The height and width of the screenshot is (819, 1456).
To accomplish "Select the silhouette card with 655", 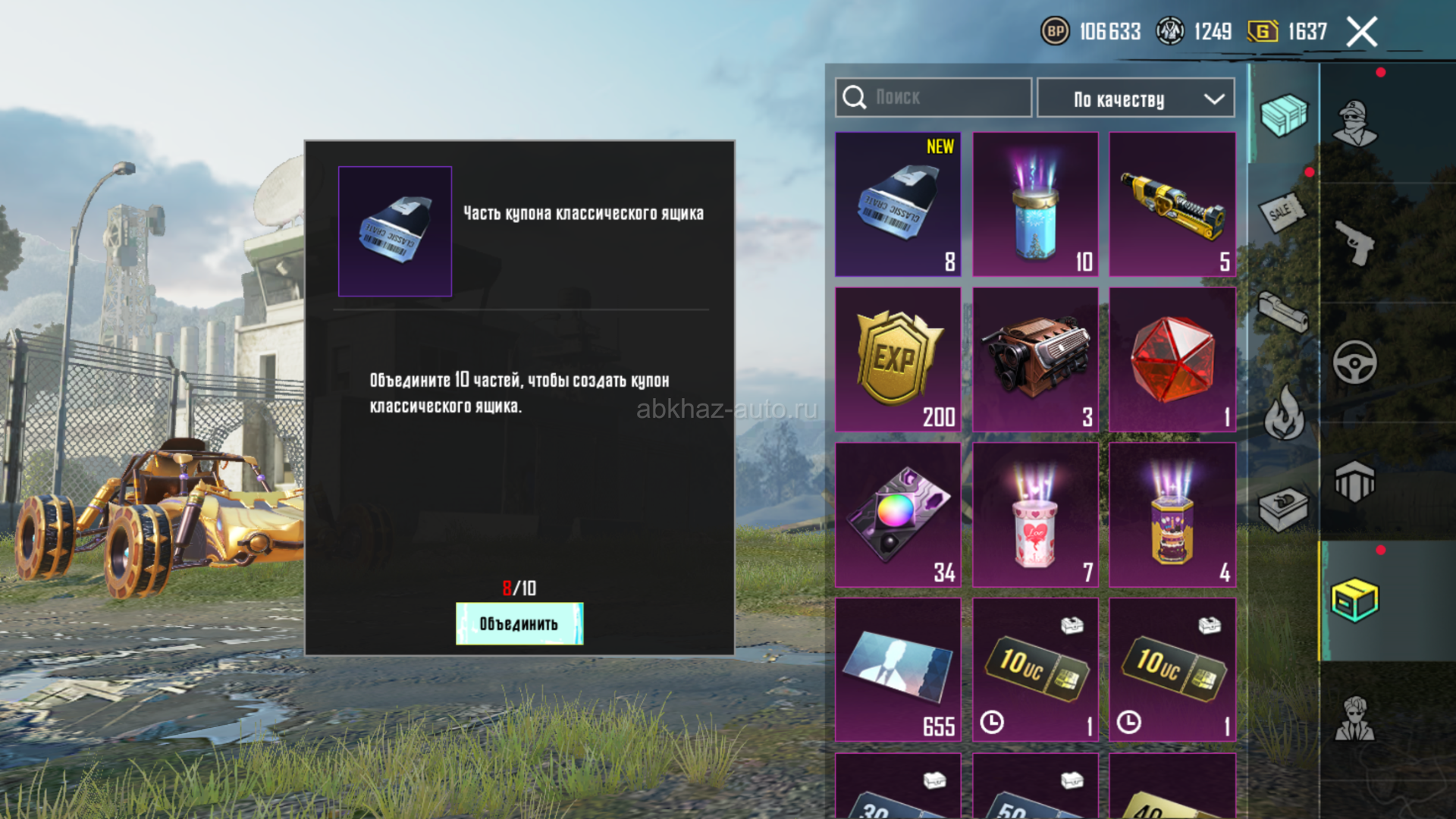I will (898, 670).
